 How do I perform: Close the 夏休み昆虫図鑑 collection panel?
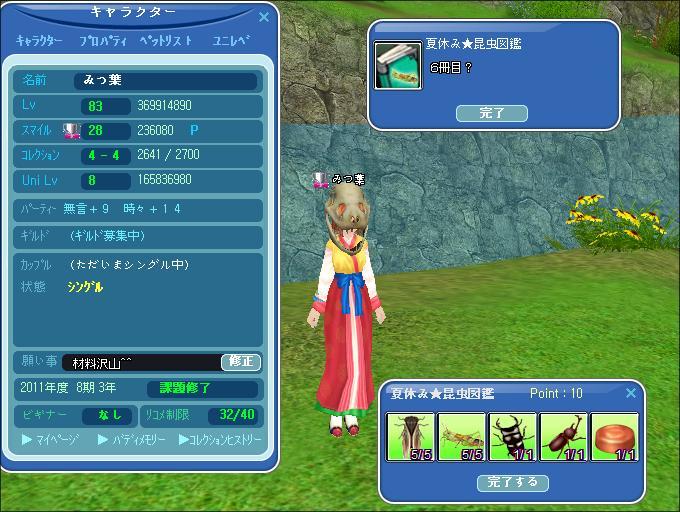point(631,393)
